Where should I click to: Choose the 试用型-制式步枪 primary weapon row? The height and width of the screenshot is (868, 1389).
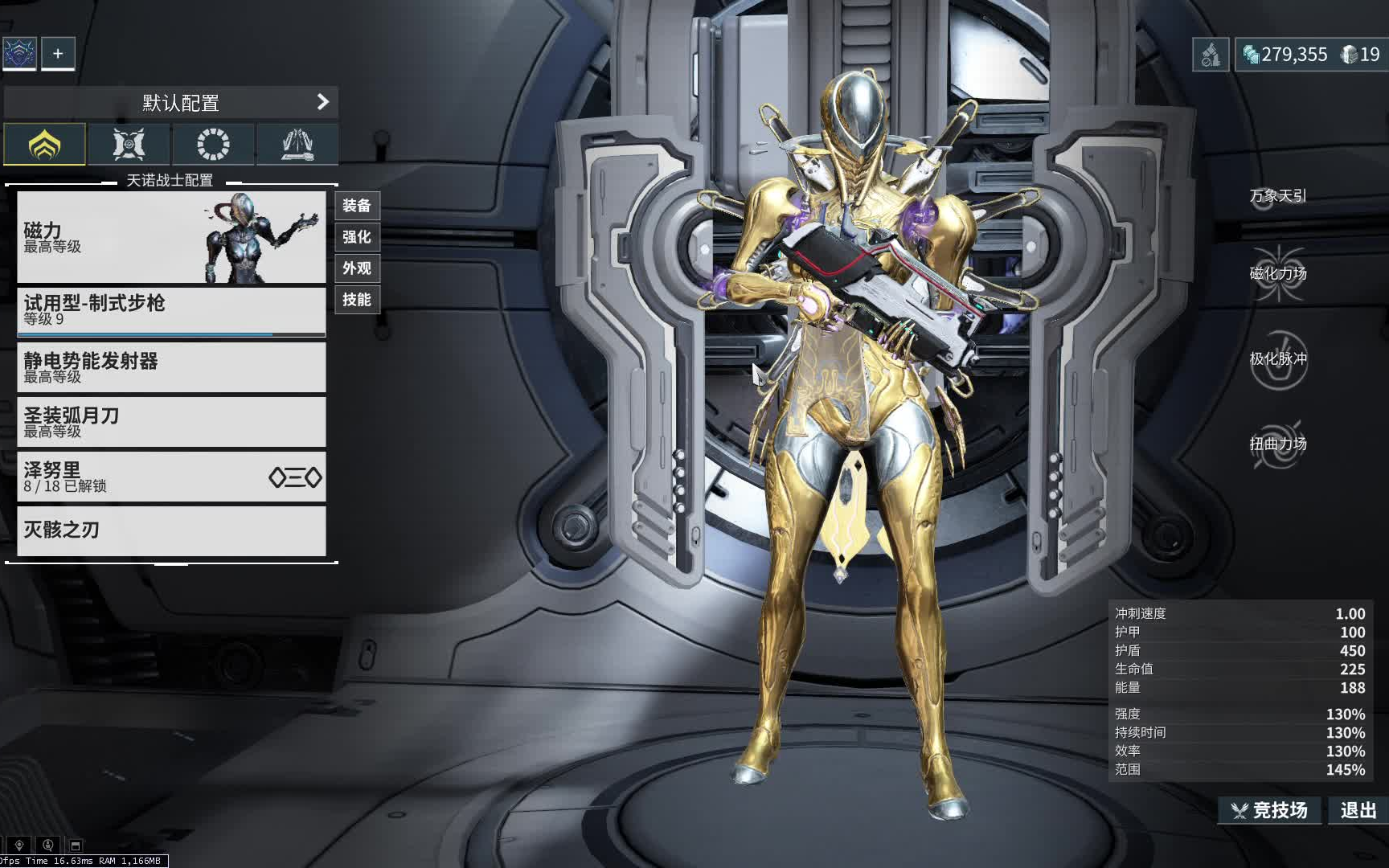pyautogui.click(x=171, y=310)
